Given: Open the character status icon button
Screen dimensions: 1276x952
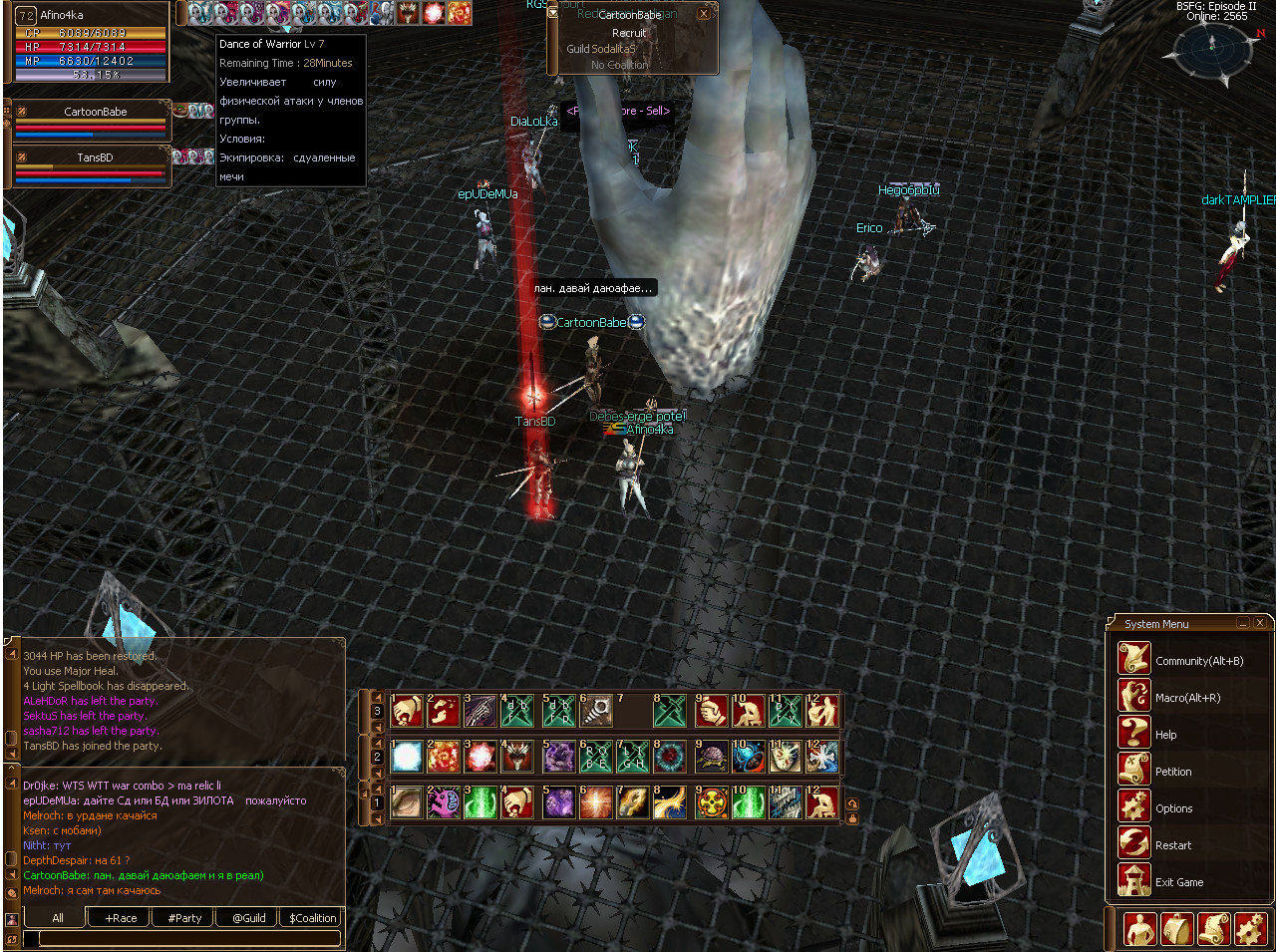Looking at the screenshot, I should click(1139, 929).
